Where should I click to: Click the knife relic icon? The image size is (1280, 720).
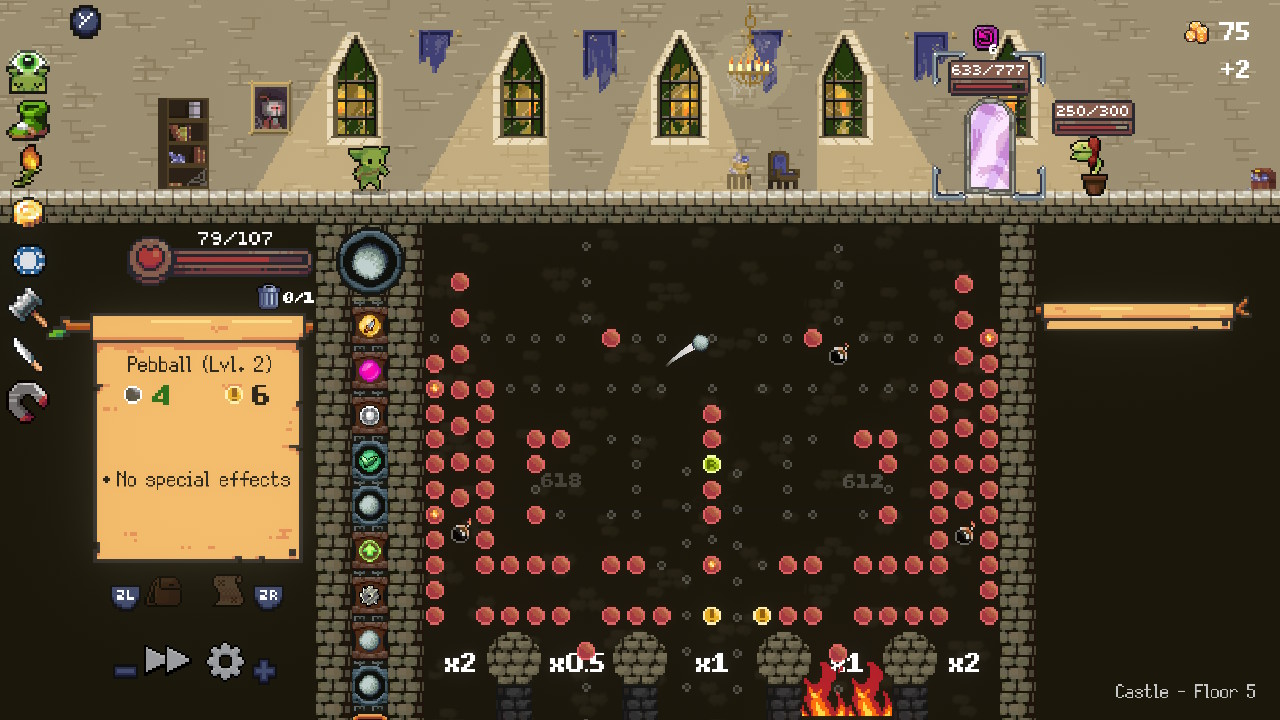(x=28, y=354)
